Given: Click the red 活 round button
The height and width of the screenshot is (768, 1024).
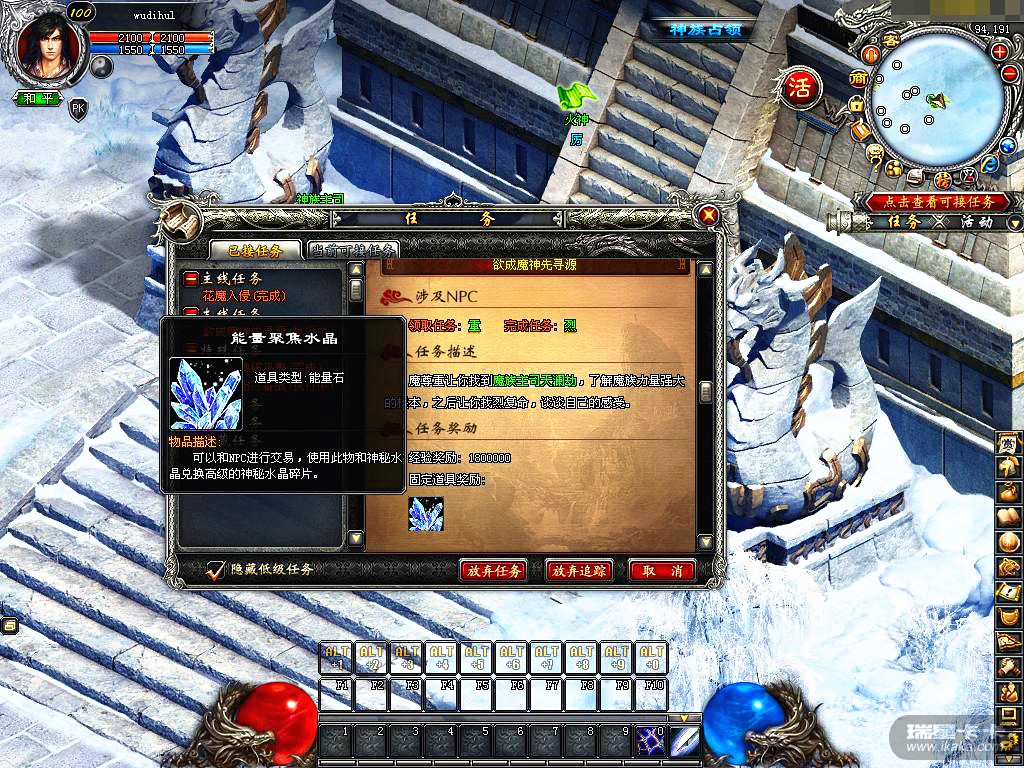Looking at the screenshot, I should (800, 86).
